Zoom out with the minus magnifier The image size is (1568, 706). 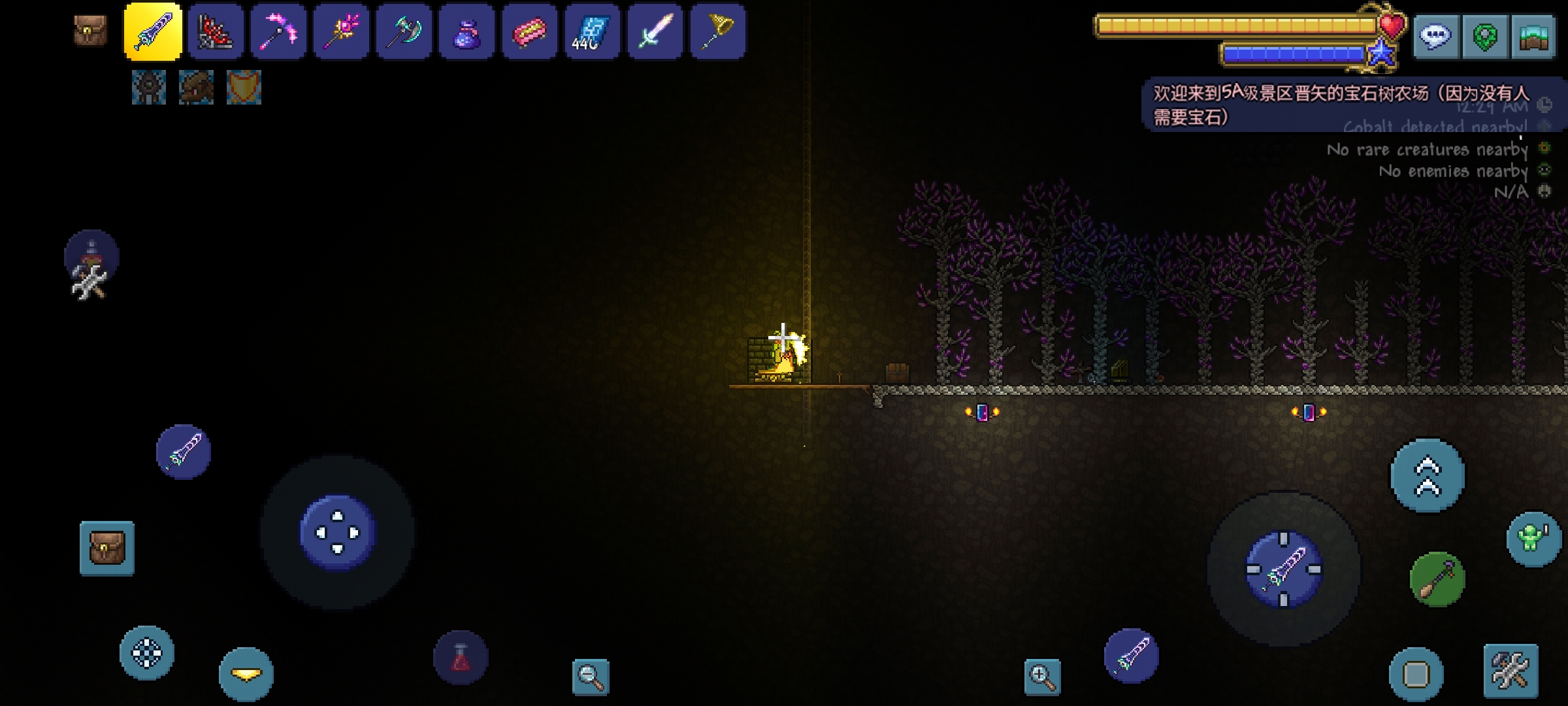590,676
